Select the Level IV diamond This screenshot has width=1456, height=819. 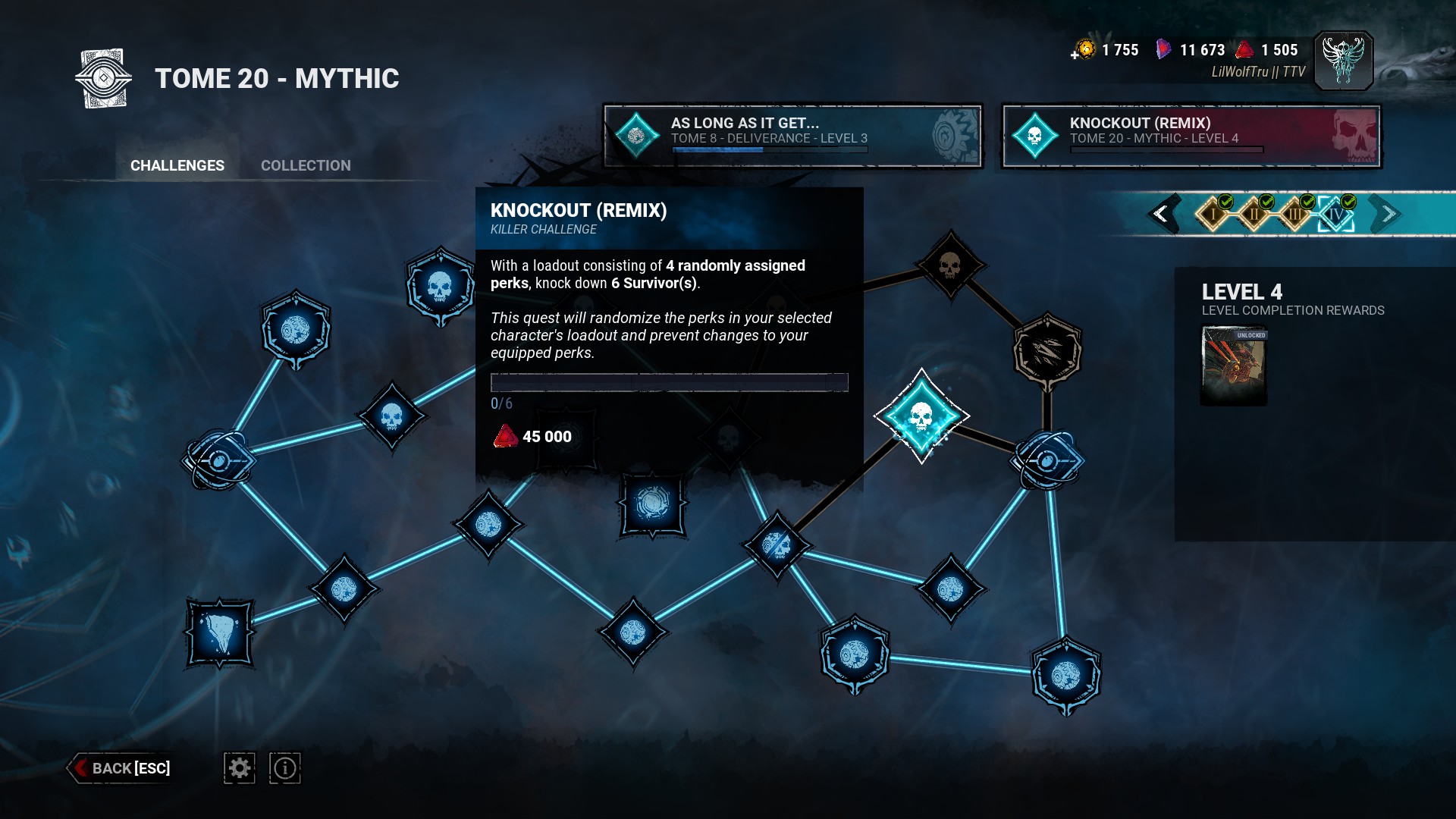(x=1335, y=214)
